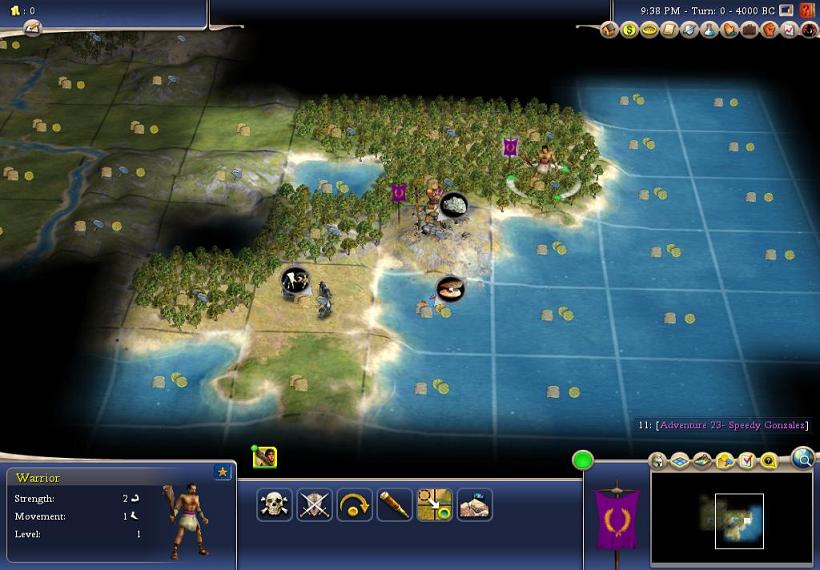Activate Sentry with the spyglass button

tap(394, 505)
